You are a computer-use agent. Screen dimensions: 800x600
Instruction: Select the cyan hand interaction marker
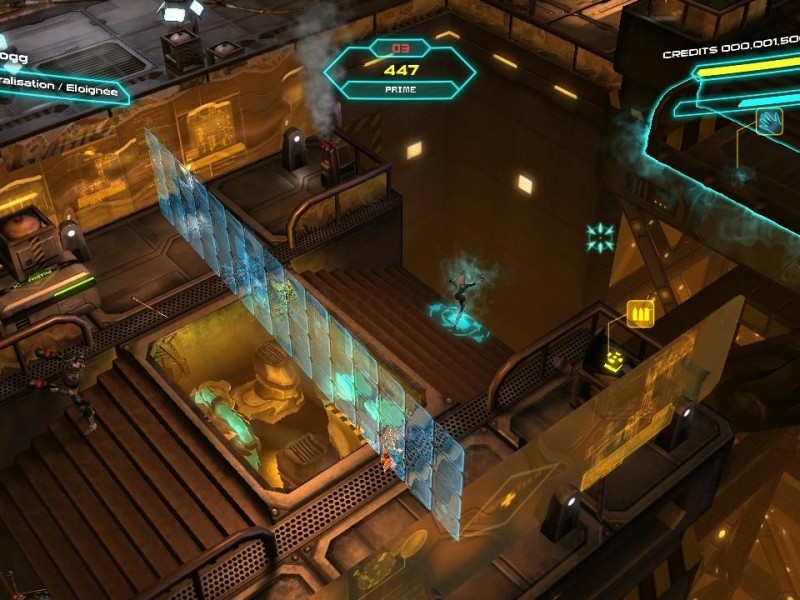click(768, 123)
